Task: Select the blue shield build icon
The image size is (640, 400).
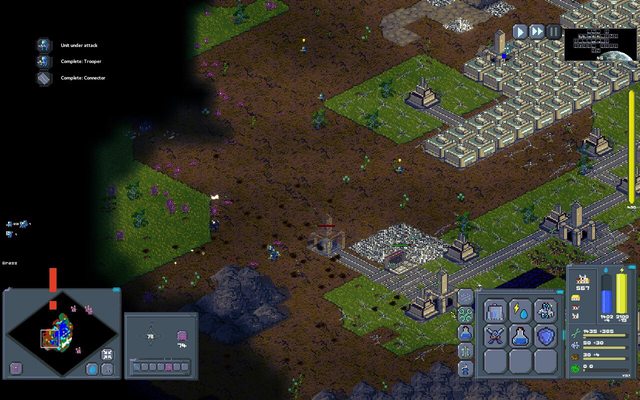Action: 545,337
